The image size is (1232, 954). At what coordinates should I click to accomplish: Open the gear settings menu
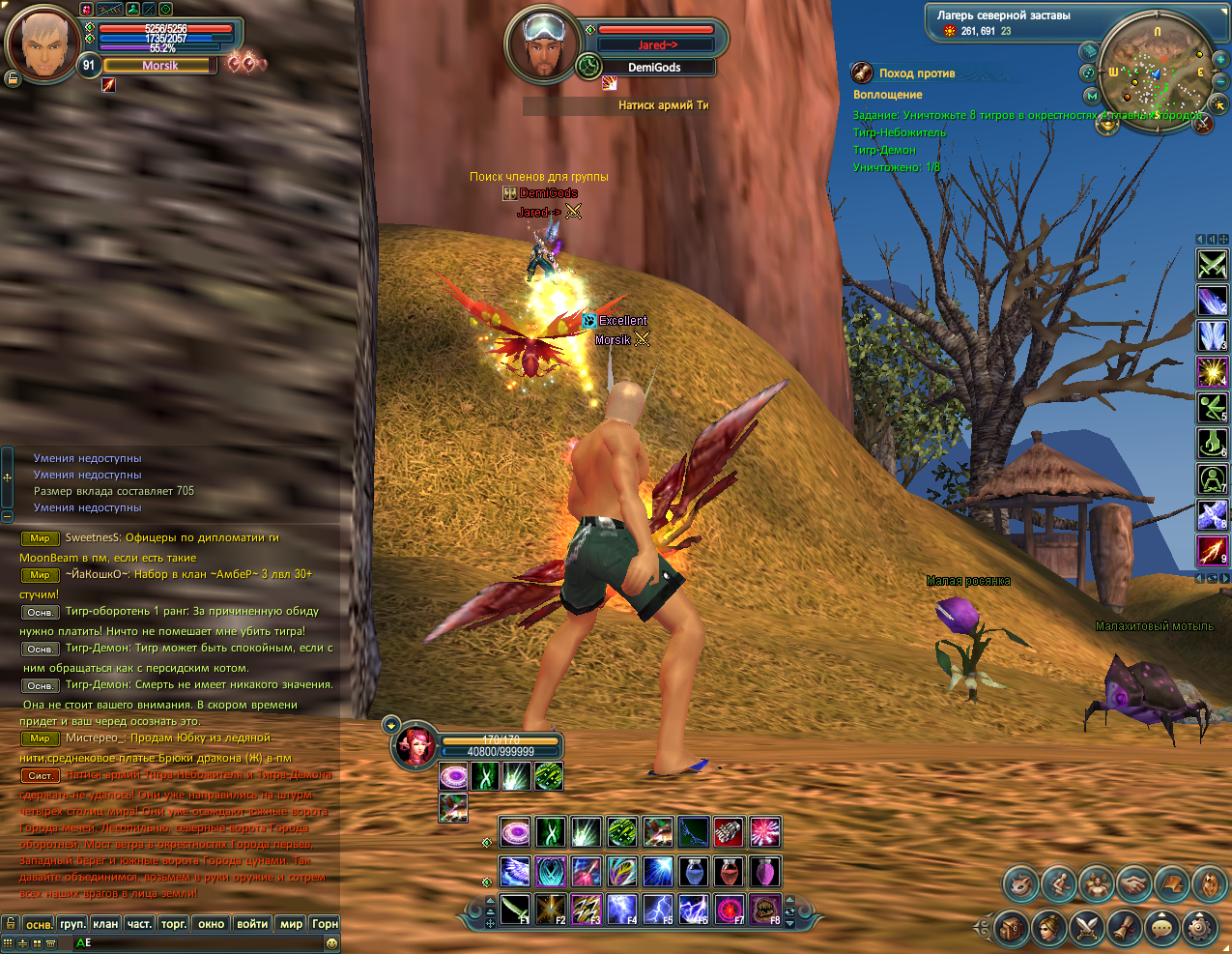point(1199,929)
